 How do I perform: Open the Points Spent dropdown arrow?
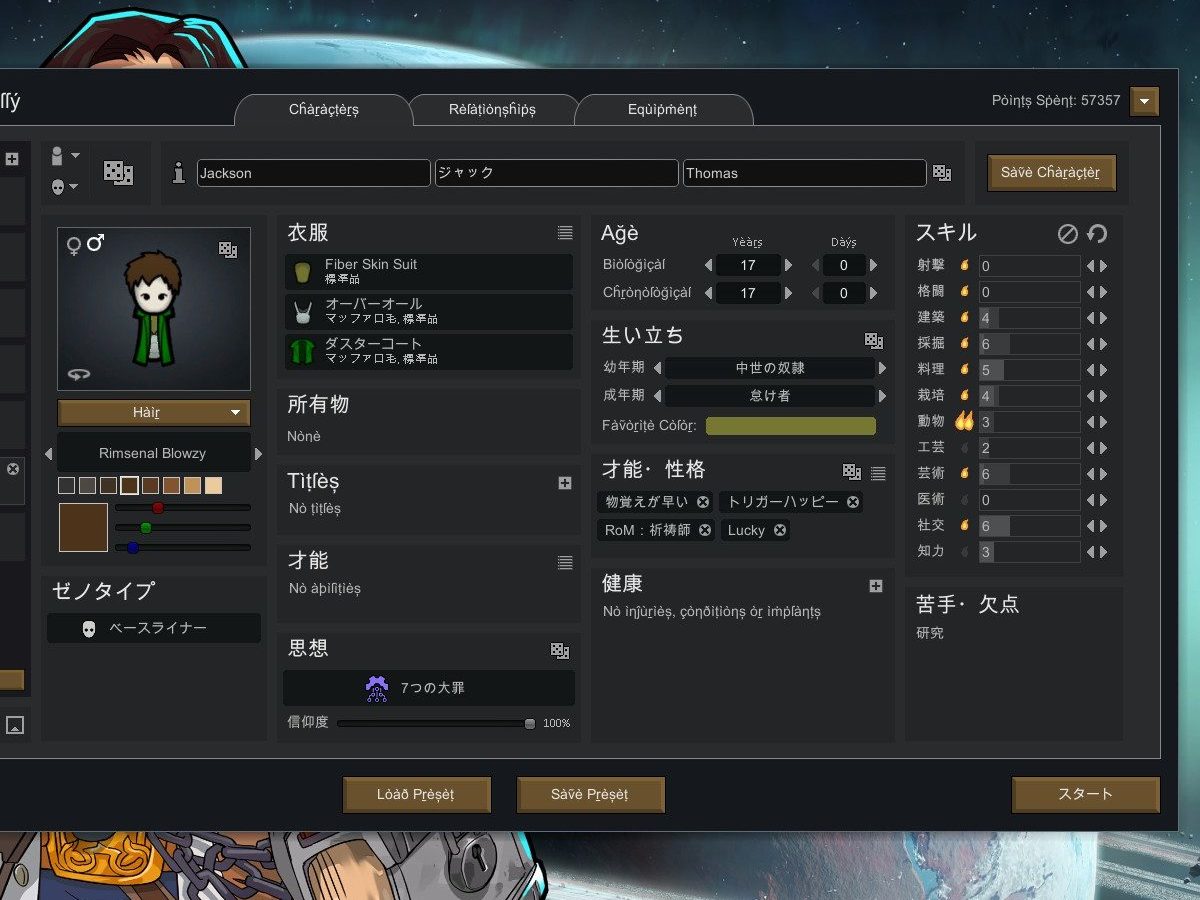1144,101
